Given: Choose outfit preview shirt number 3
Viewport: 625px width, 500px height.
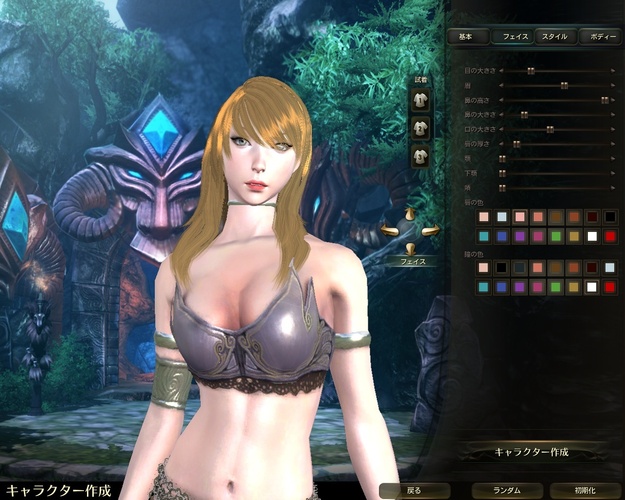Looking at the screenshot, I should [x=421, y=155].
